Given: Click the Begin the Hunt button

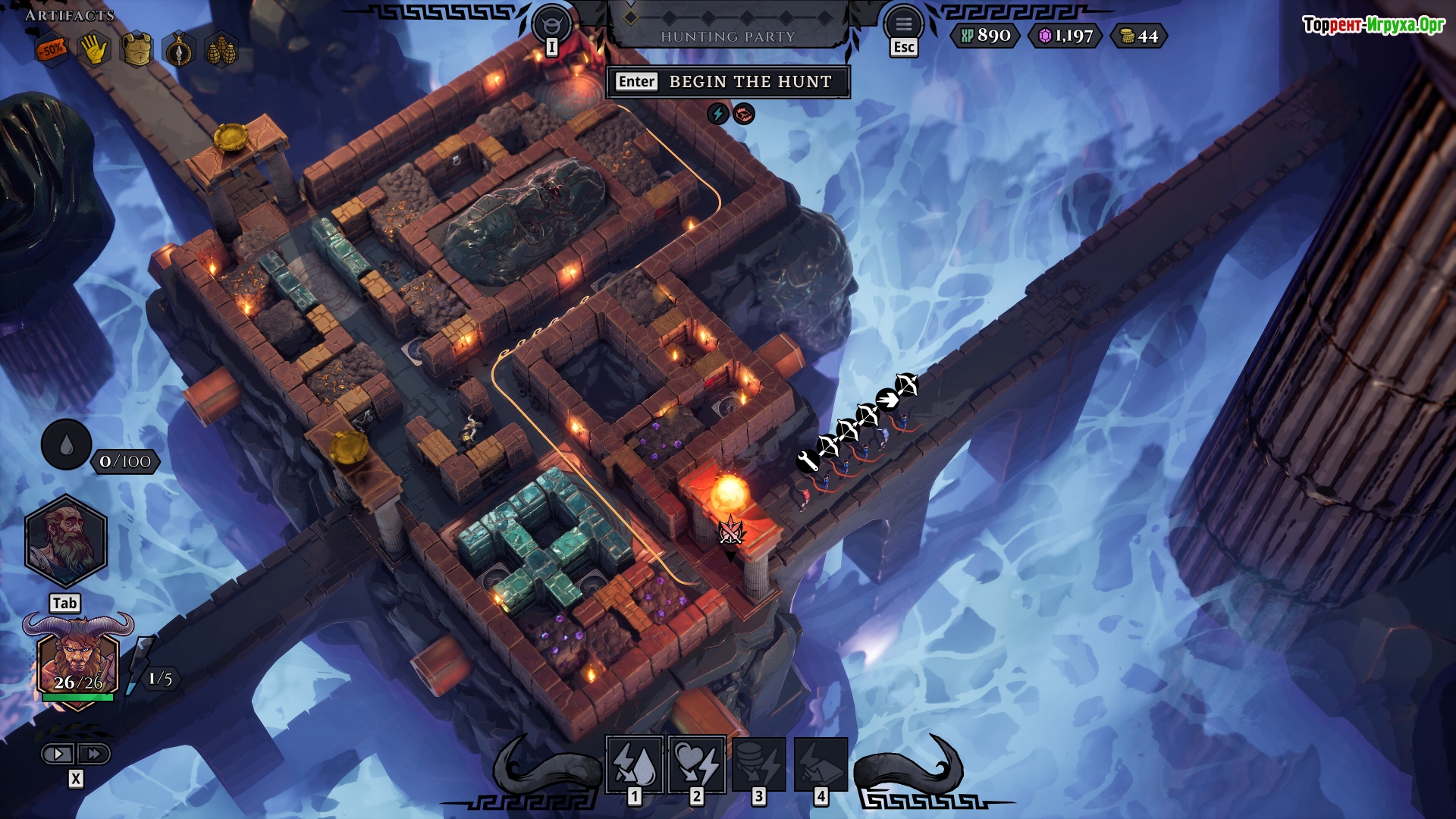Looking at the screenshot, I should tap(728, 82).
